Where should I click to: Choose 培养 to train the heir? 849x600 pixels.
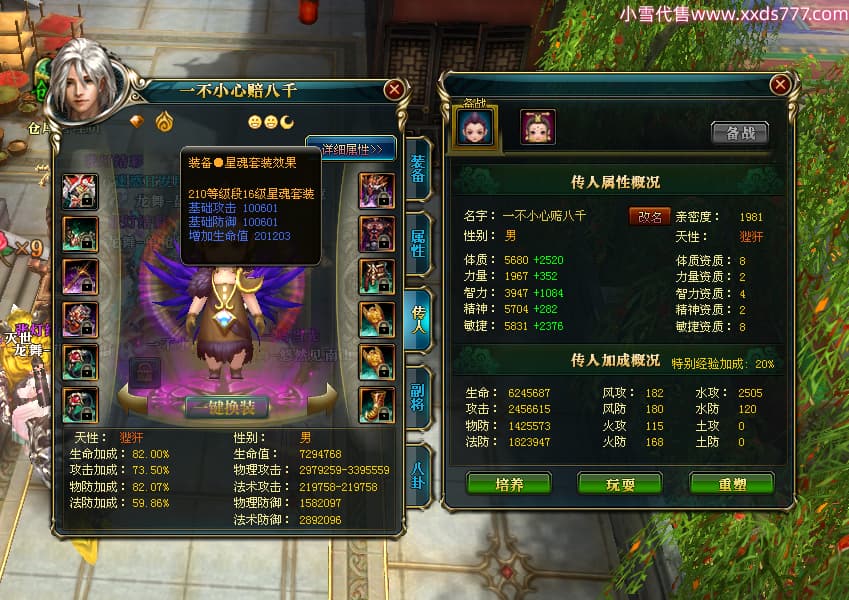coord(509,484)
